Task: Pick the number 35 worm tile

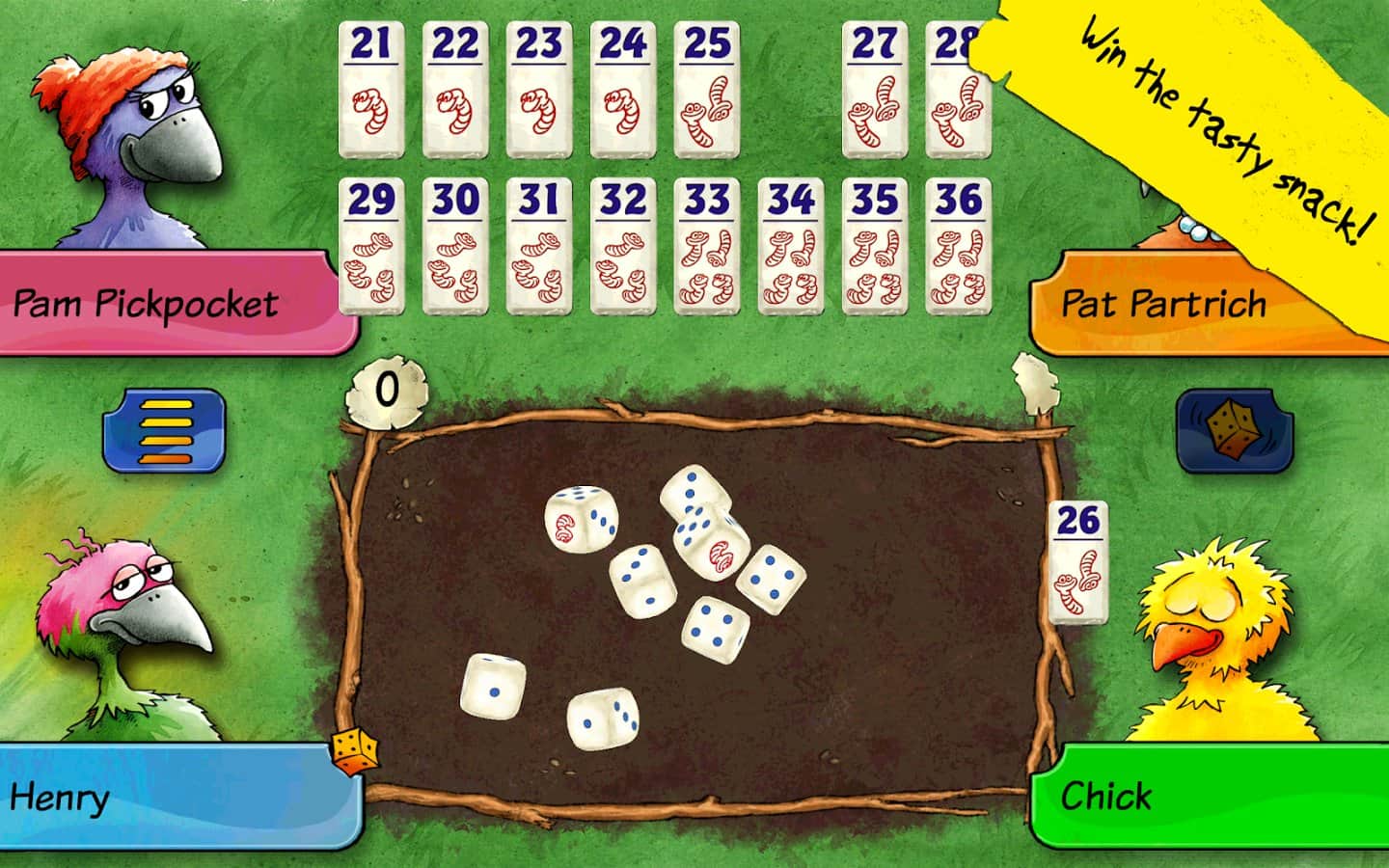Action: coord(874,246)
